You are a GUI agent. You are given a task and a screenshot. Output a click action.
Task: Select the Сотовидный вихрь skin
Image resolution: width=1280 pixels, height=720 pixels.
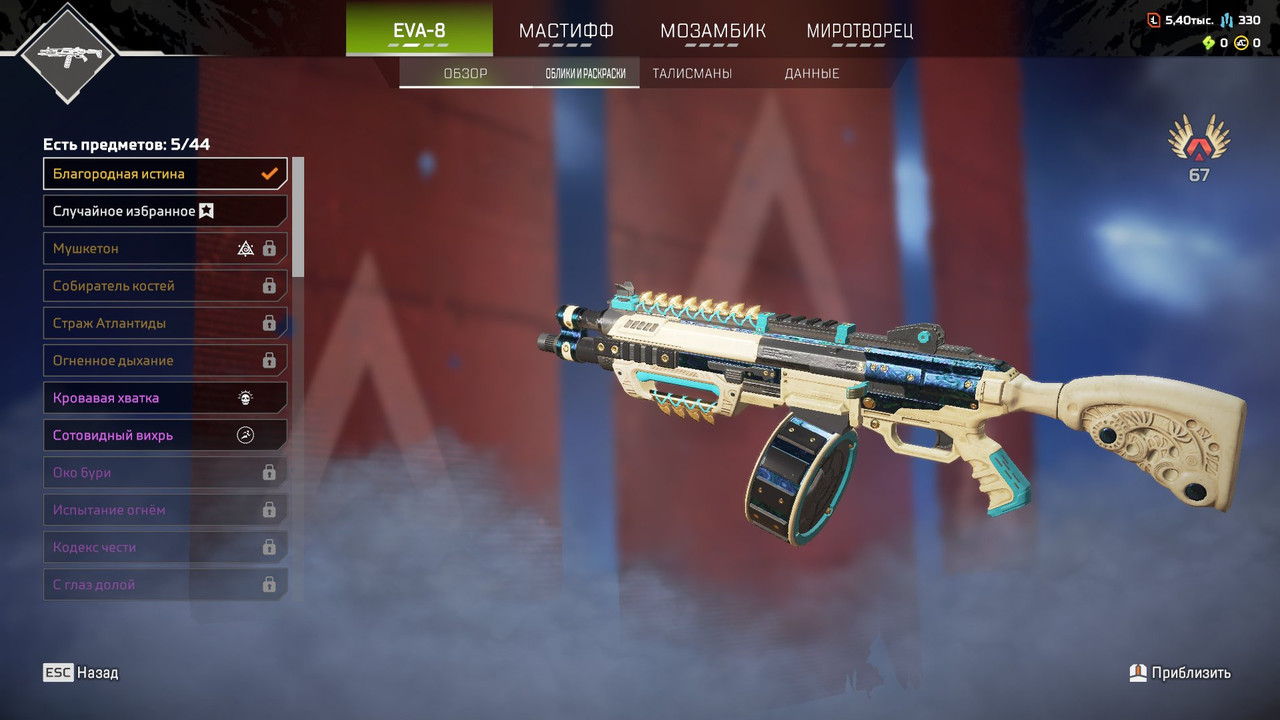165,435
